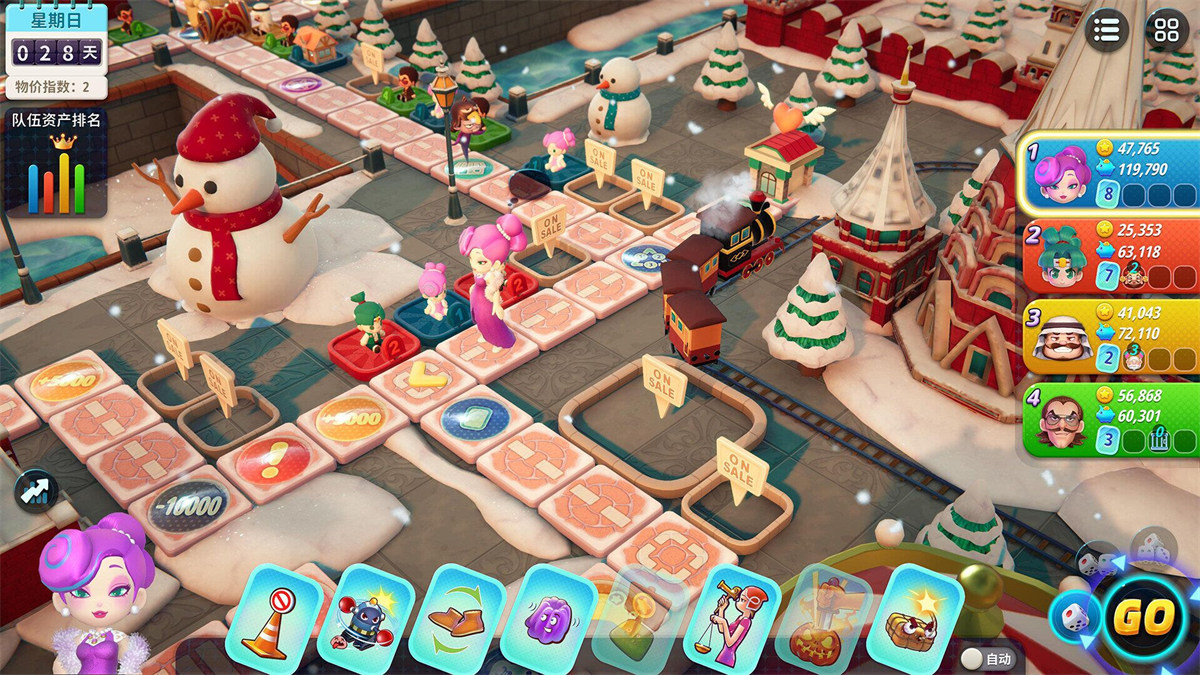Open the 队伍资产排名 team asset ranking chart

pyautogui.click(x=56, y=165)
